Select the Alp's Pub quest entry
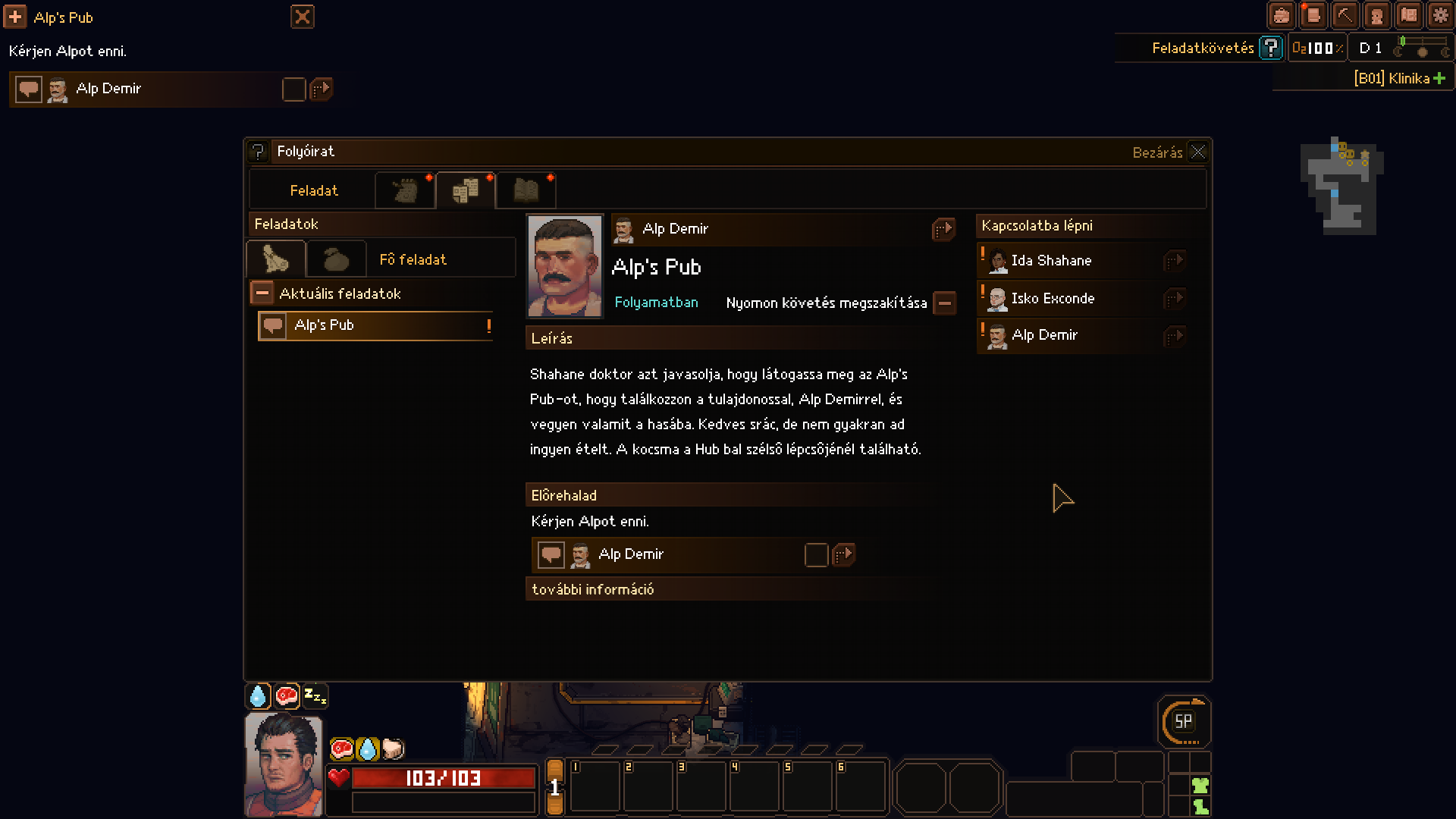Image resolution: width=1456 pixels, height=819 pixels. coord(375,325)
